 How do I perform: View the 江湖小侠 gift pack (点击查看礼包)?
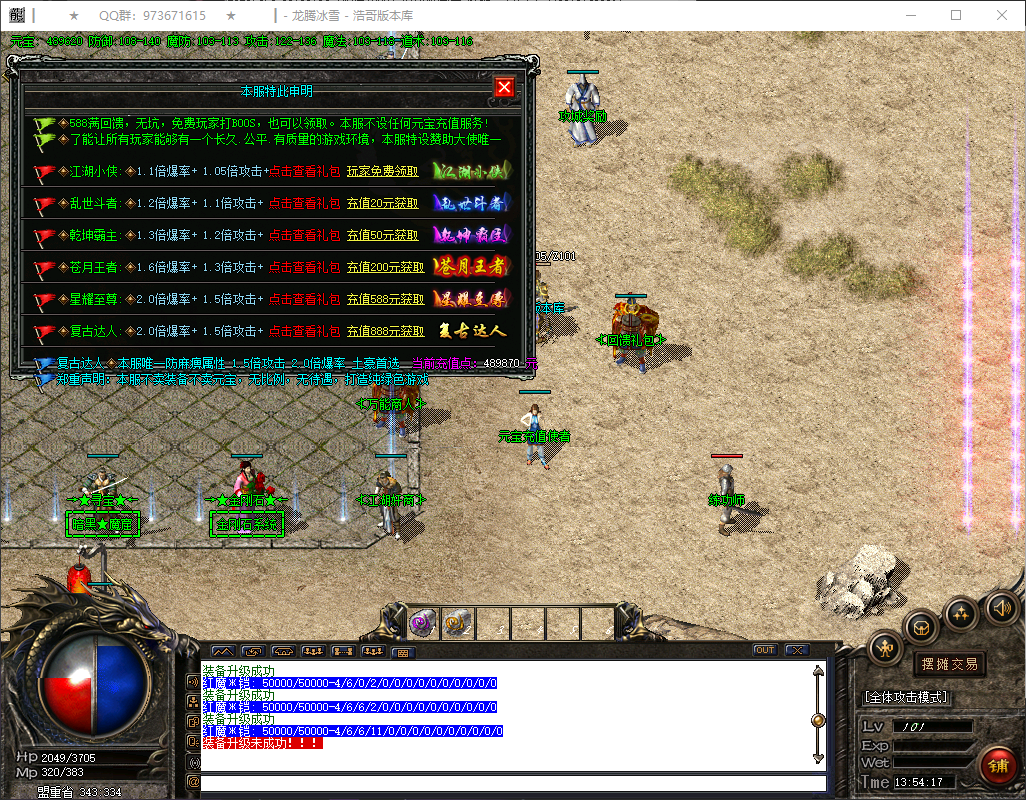[305, 171]
